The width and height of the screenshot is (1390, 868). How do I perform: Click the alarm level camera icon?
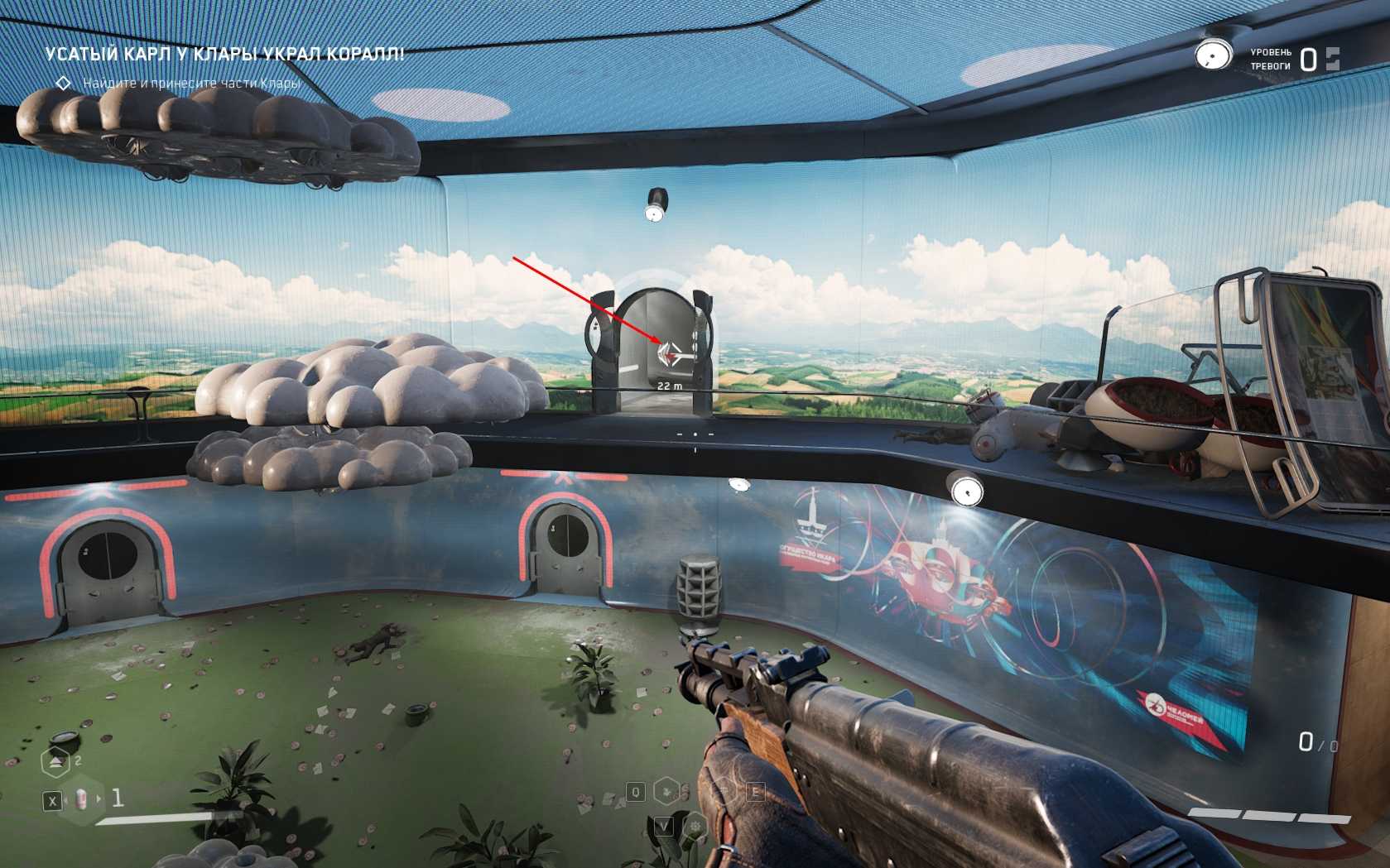[1214, 55]
